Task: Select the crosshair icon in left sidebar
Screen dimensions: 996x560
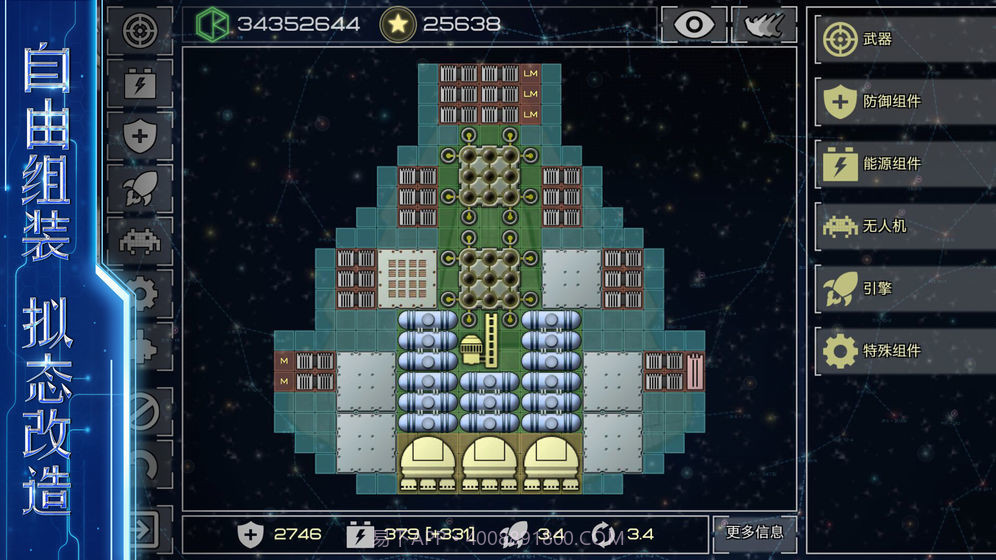Action: pyautogui.click(x=140, y=29)
